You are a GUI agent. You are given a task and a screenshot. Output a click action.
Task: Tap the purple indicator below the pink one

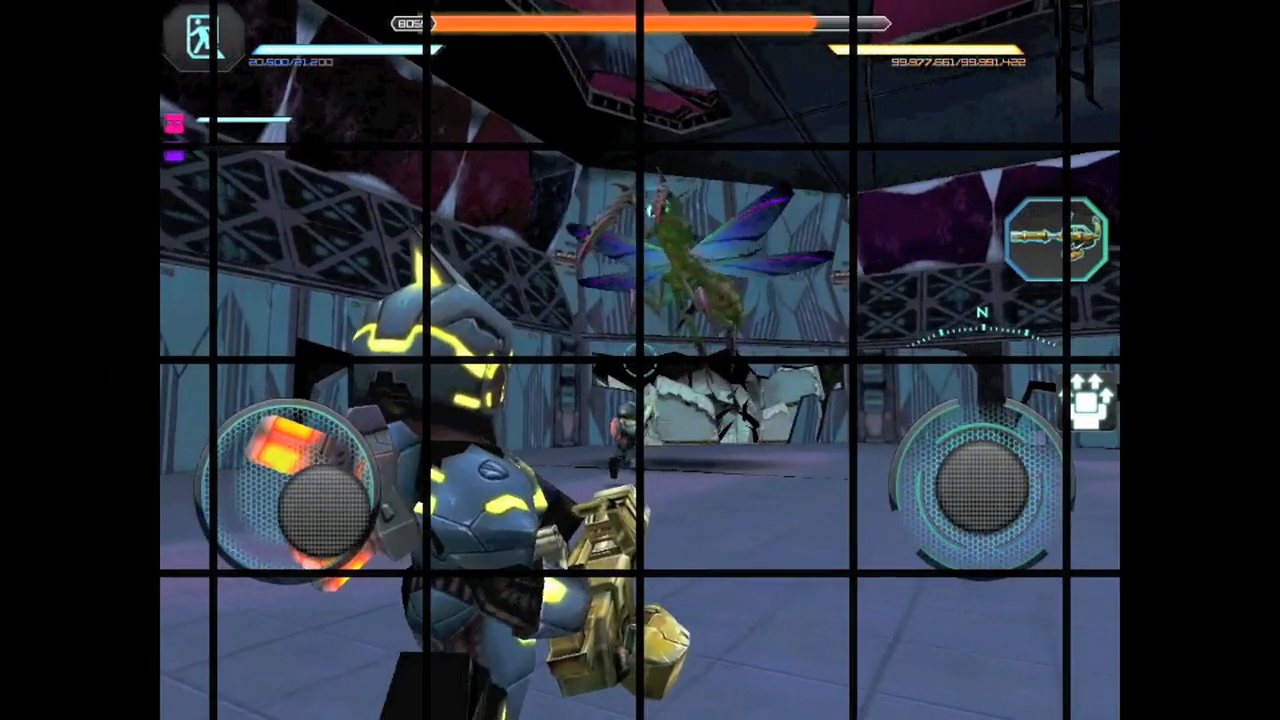tap(173, 154)
